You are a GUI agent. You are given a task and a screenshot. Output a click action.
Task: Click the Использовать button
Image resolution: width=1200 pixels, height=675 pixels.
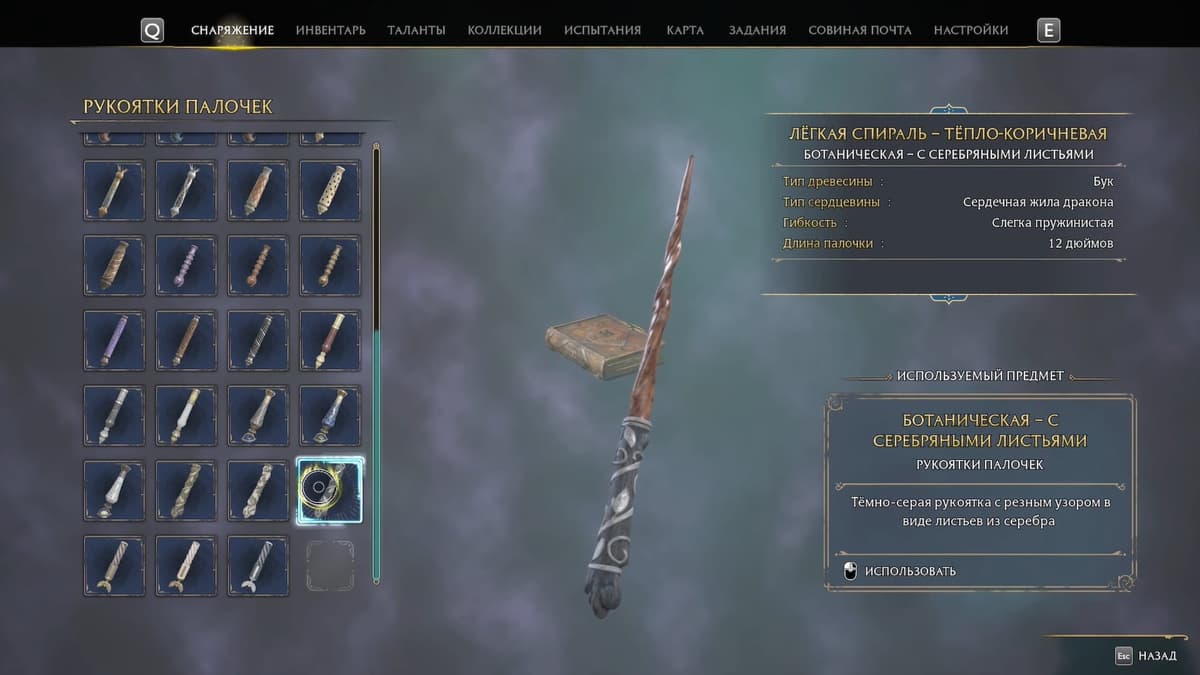click(909, 571)
